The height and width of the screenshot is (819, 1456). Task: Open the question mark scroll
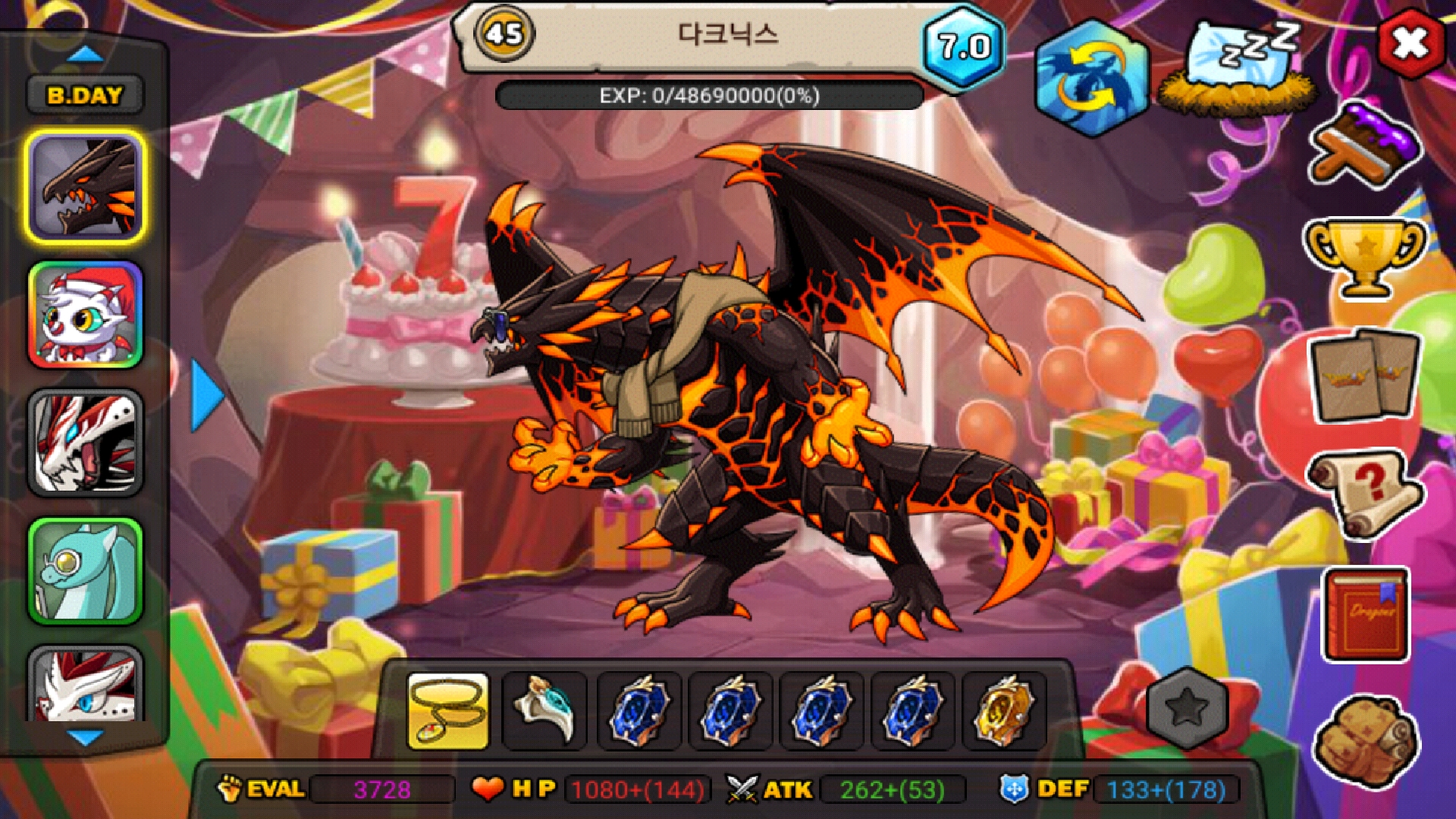point(1363,493)
